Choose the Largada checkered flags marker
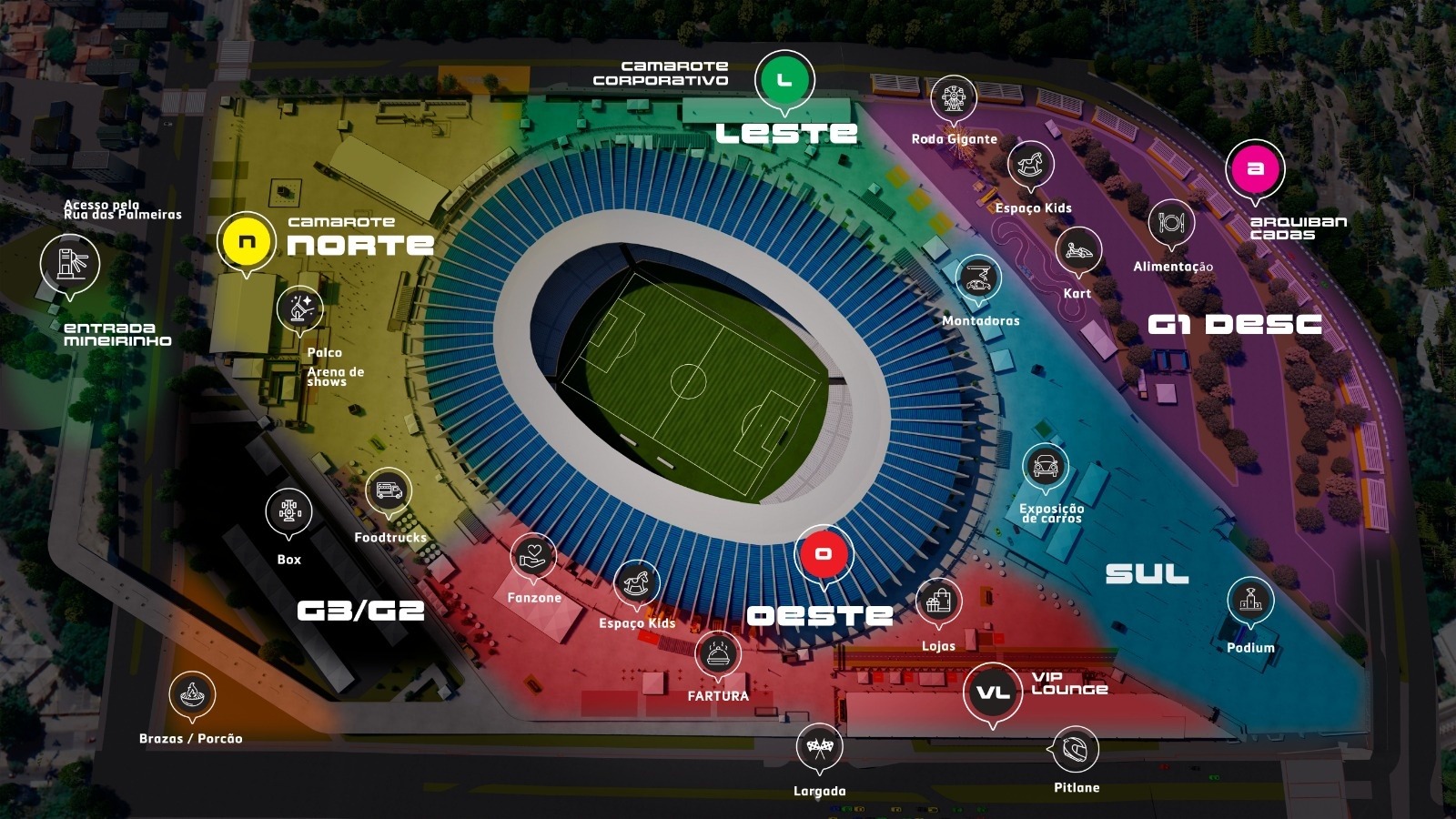This screenshot has height=819, width=1456. point(820,748)
